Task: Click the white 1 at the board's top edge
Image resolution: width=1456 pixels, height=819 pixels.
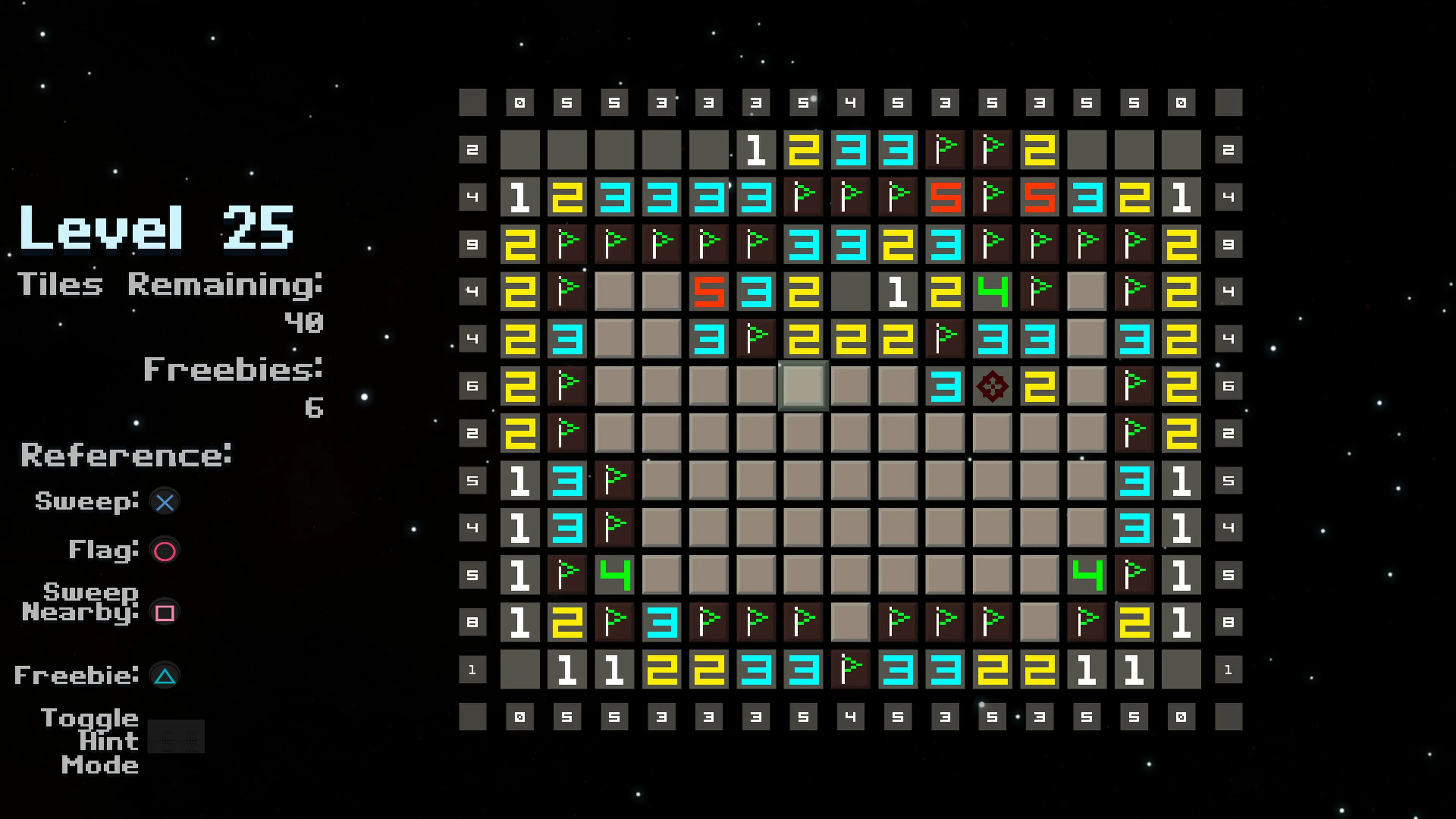Action: [x=756, y=150]
